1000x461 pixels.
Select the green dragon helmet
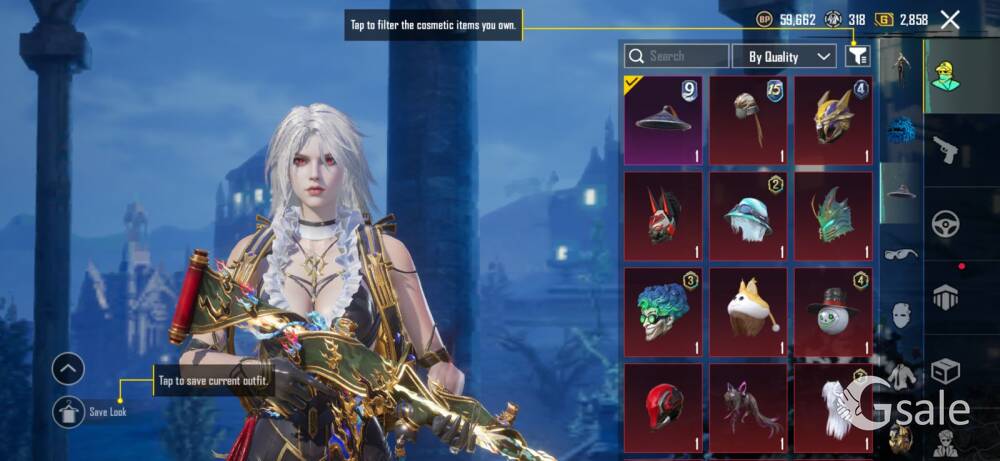point(833,215)
